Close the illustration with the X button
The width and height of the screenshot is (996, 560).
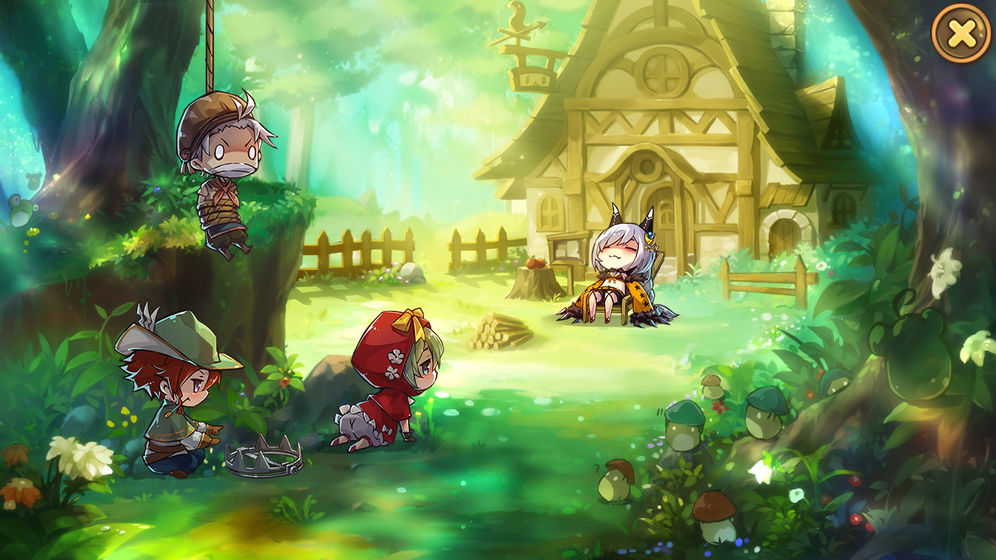pyautogui.click(x=961, y=34)
